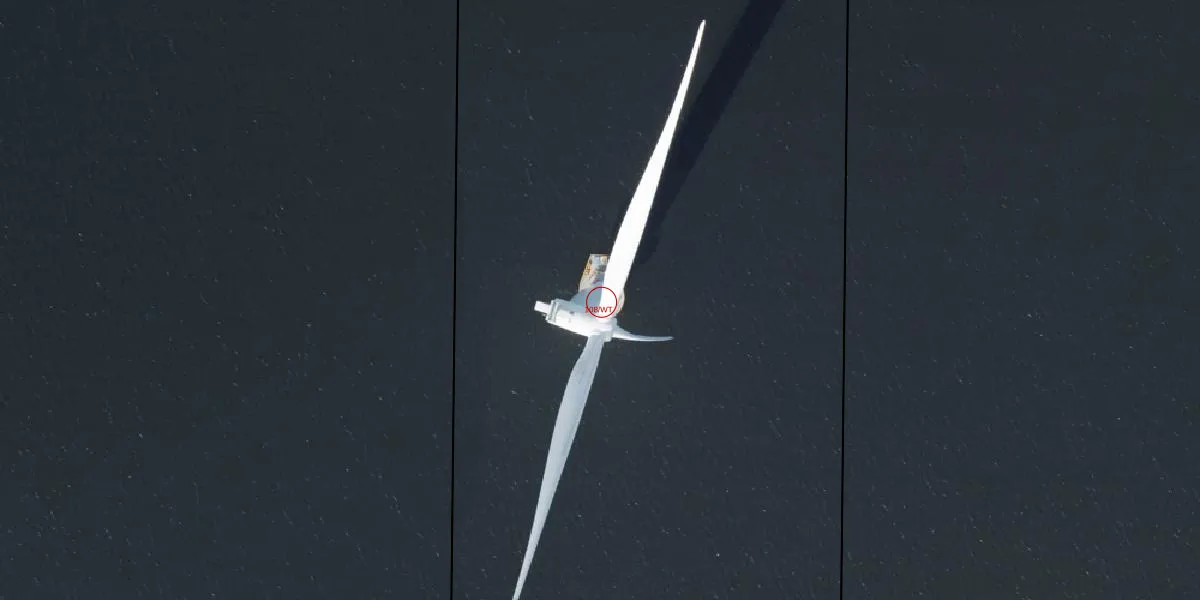This screenshot has height=600, width=1200.
Task: Select the red circle WT map marker
Action: coord(601,301)
